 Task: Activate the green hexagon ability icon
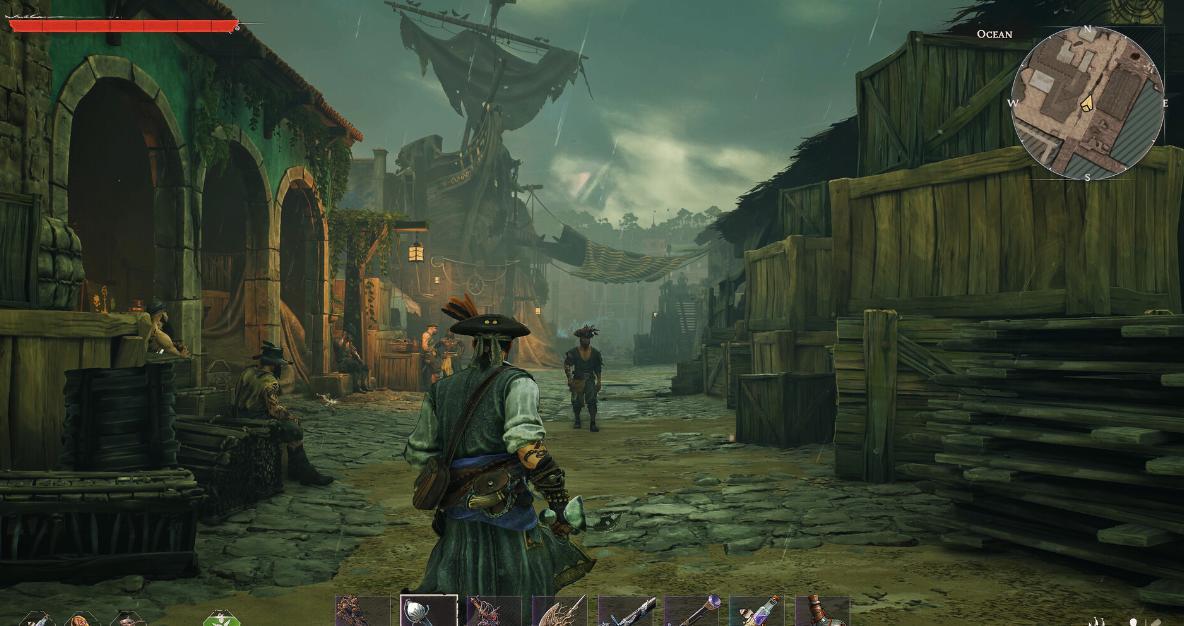coord(221,619)
